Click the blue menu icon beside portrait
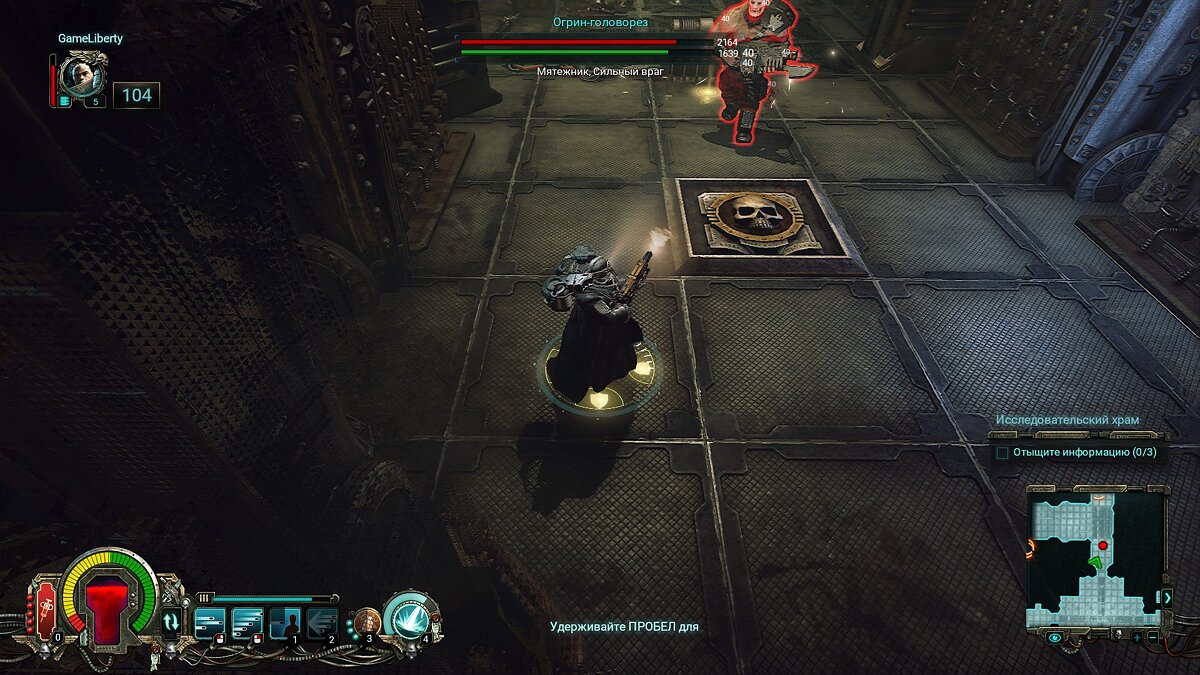 [x=65, y=100]
